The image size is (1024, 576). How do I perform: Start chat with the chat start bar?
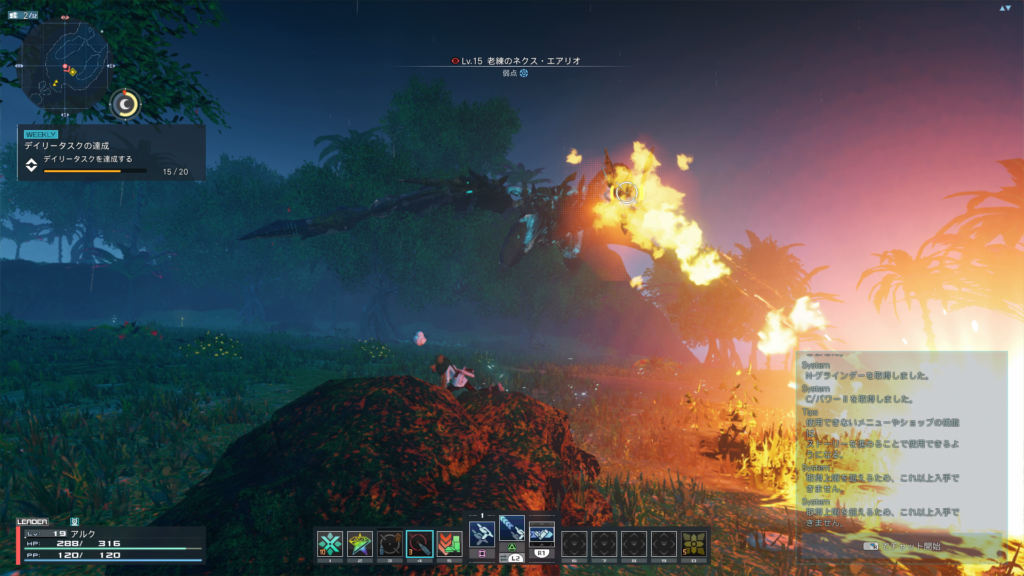pos(901,546)
